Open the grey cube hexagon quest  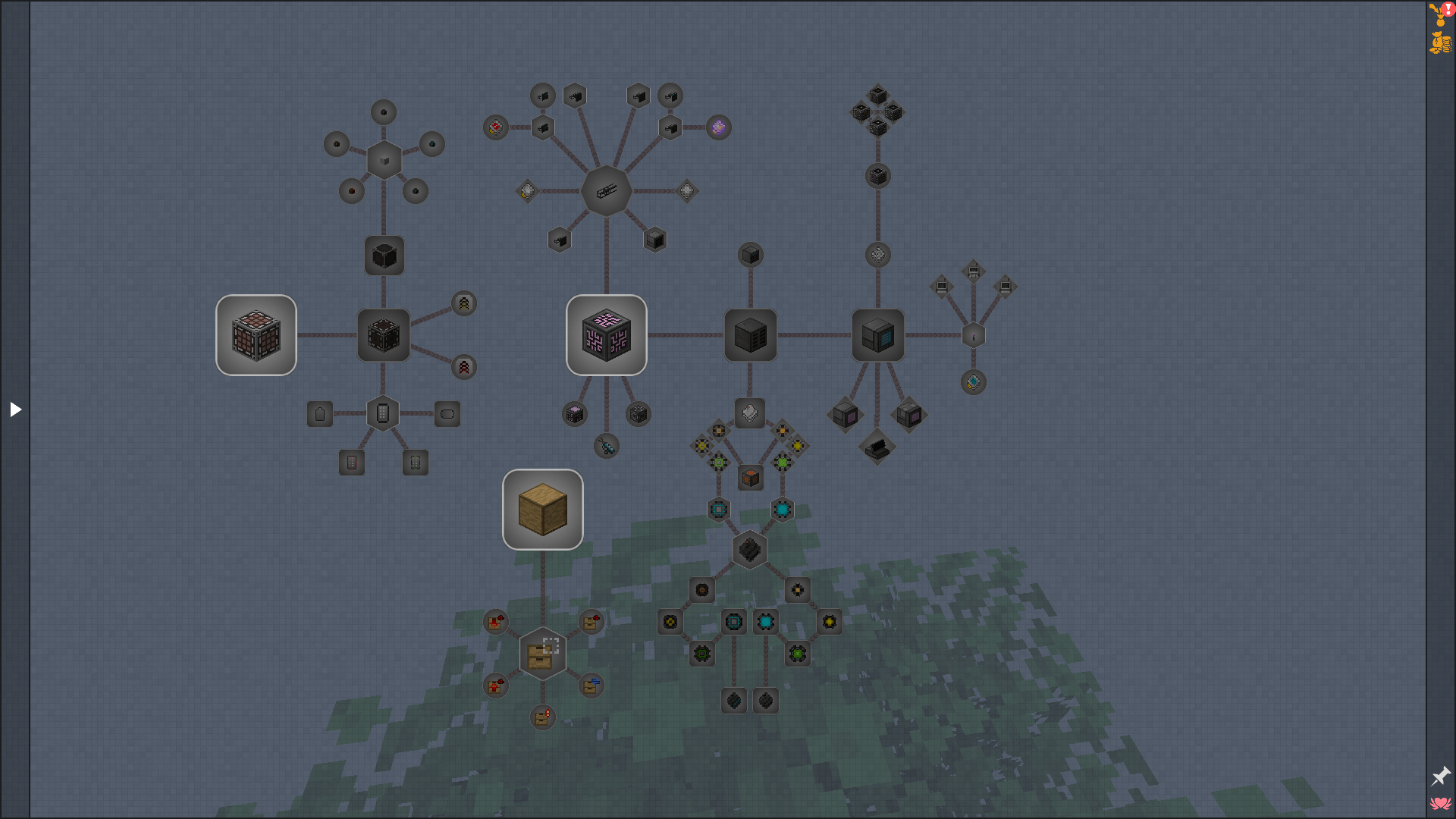384,160
